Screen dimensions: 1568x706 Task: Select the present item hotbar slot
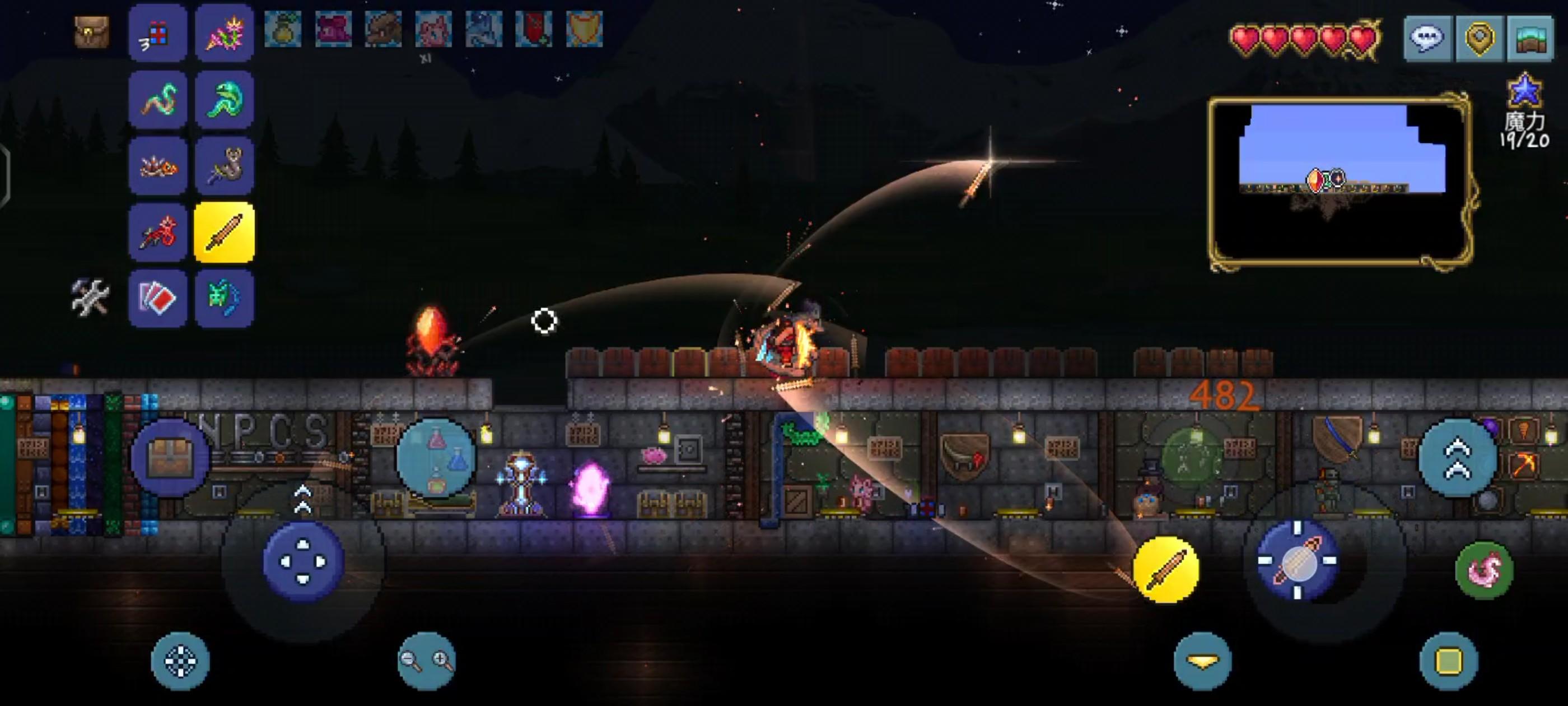pos(158,34)
